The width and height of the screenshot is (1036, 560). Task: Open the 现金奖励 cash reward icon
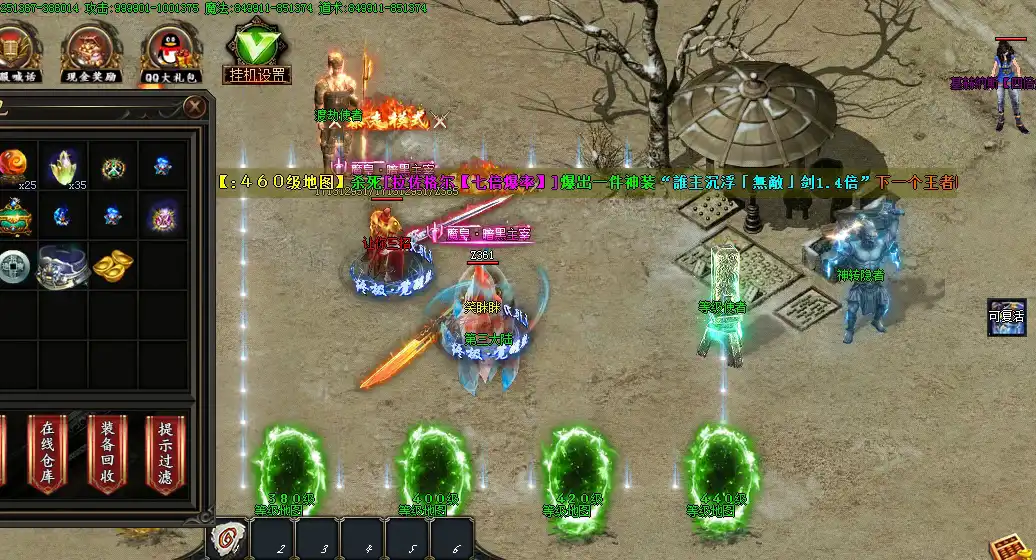(x=91, y=53)
